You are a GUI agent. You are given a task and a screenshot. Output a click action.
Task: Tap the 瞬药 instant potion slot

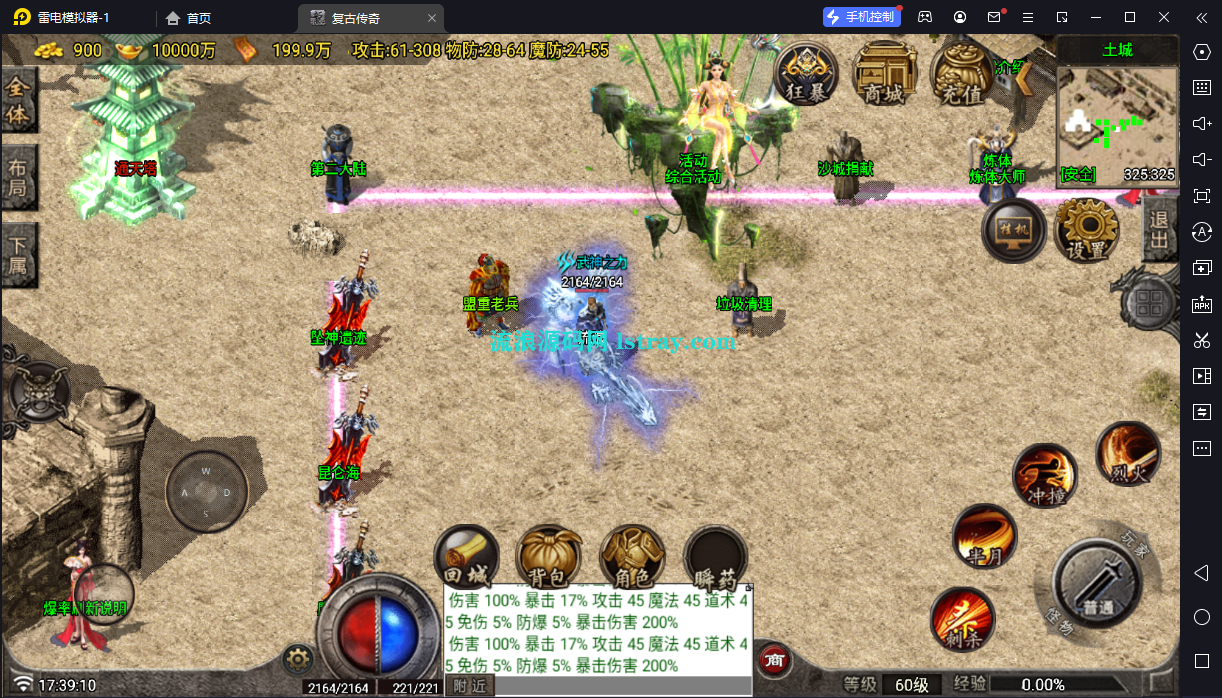(715, 557)
